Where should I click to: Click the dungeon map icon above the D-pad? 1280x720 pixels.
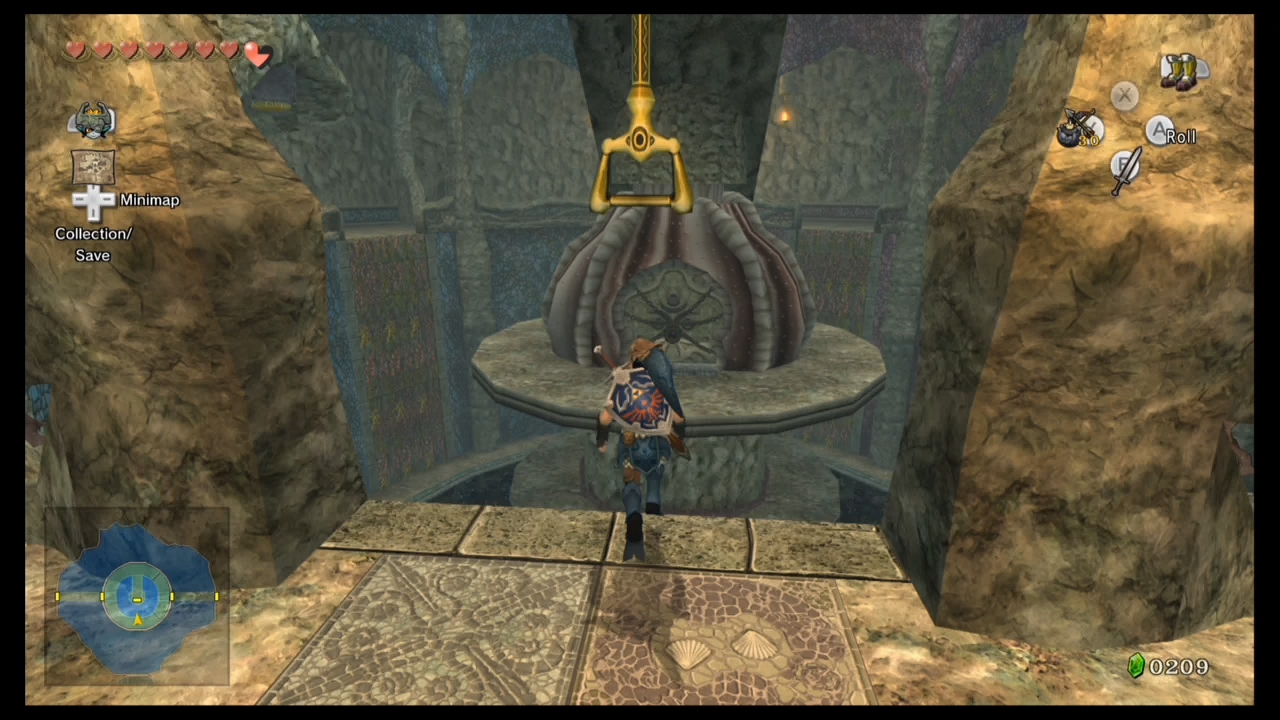[x=92, y=167]
